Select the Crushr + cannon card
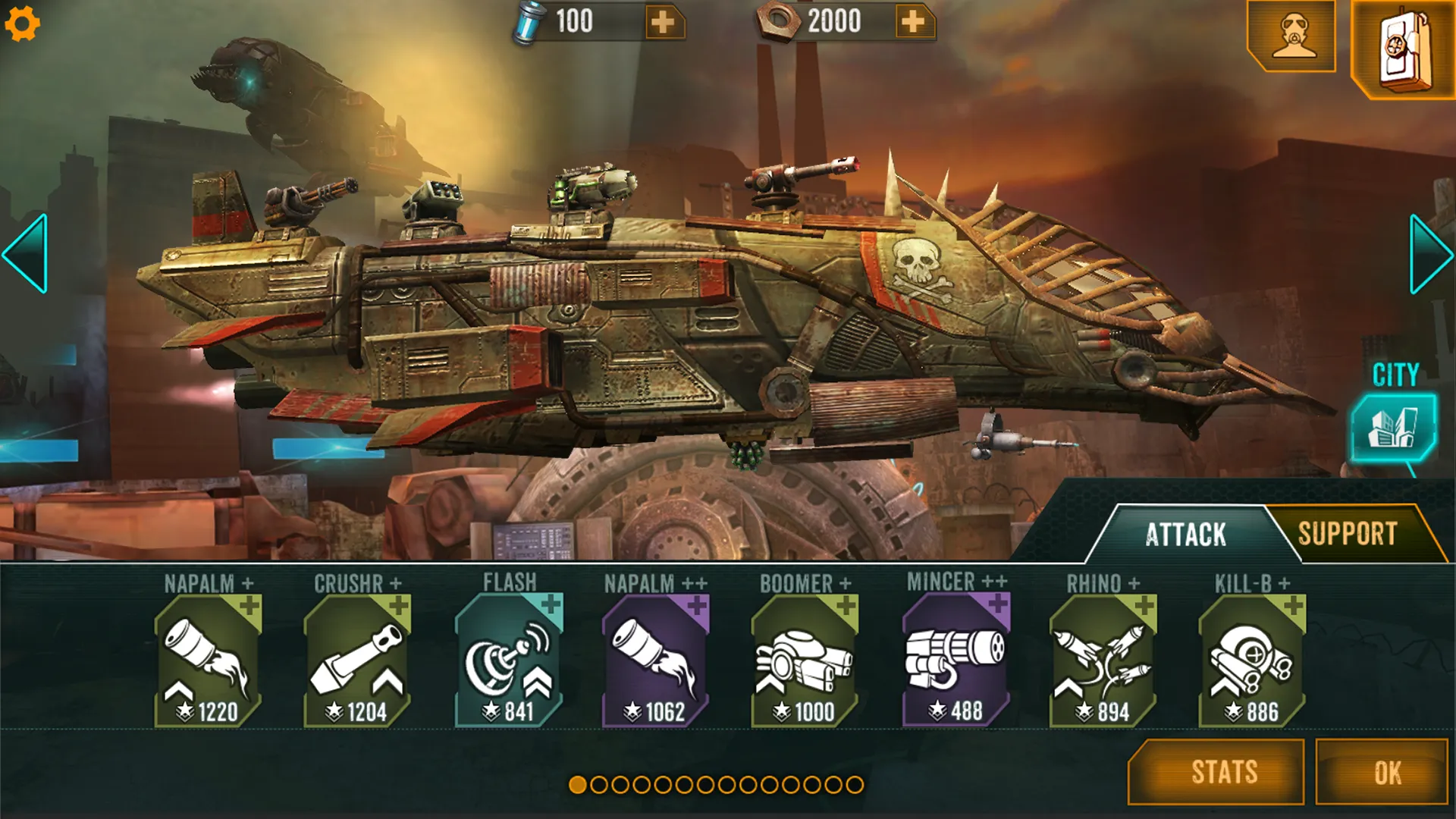Viewport: 1456px width, 819px height. pos(357,660)
